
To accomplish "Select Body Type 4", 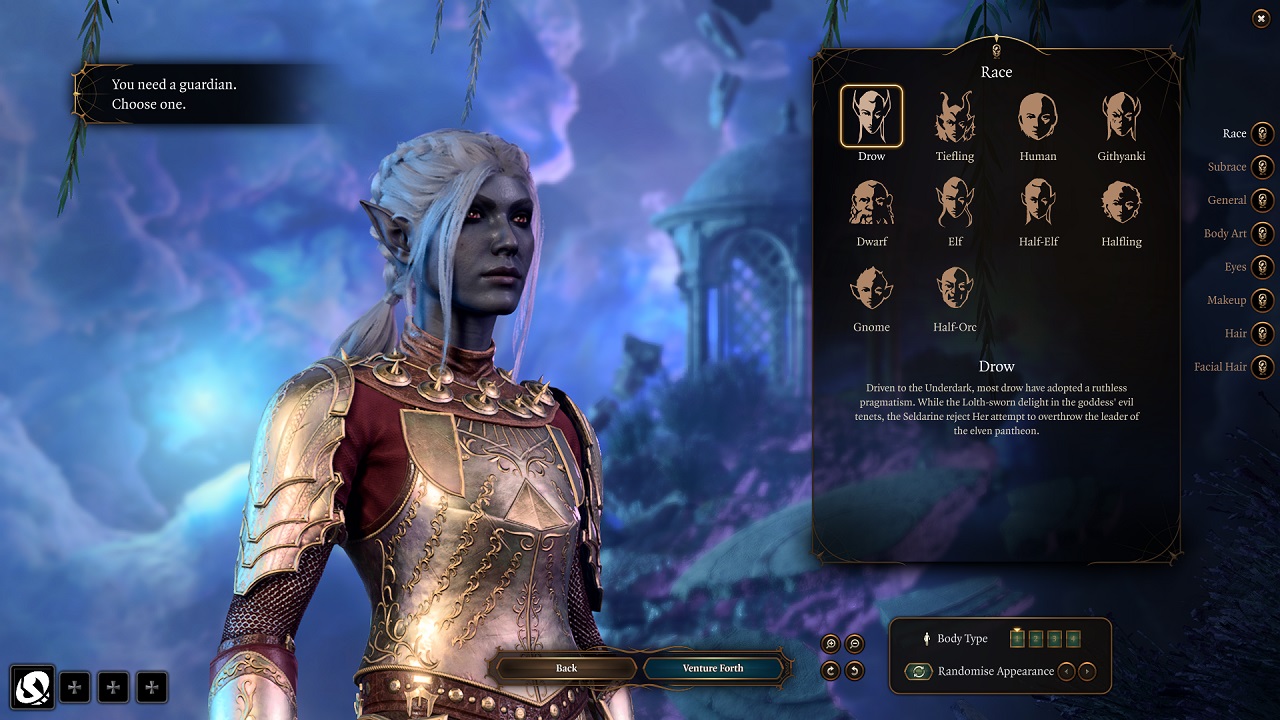I will click(x=1073, y=638).
